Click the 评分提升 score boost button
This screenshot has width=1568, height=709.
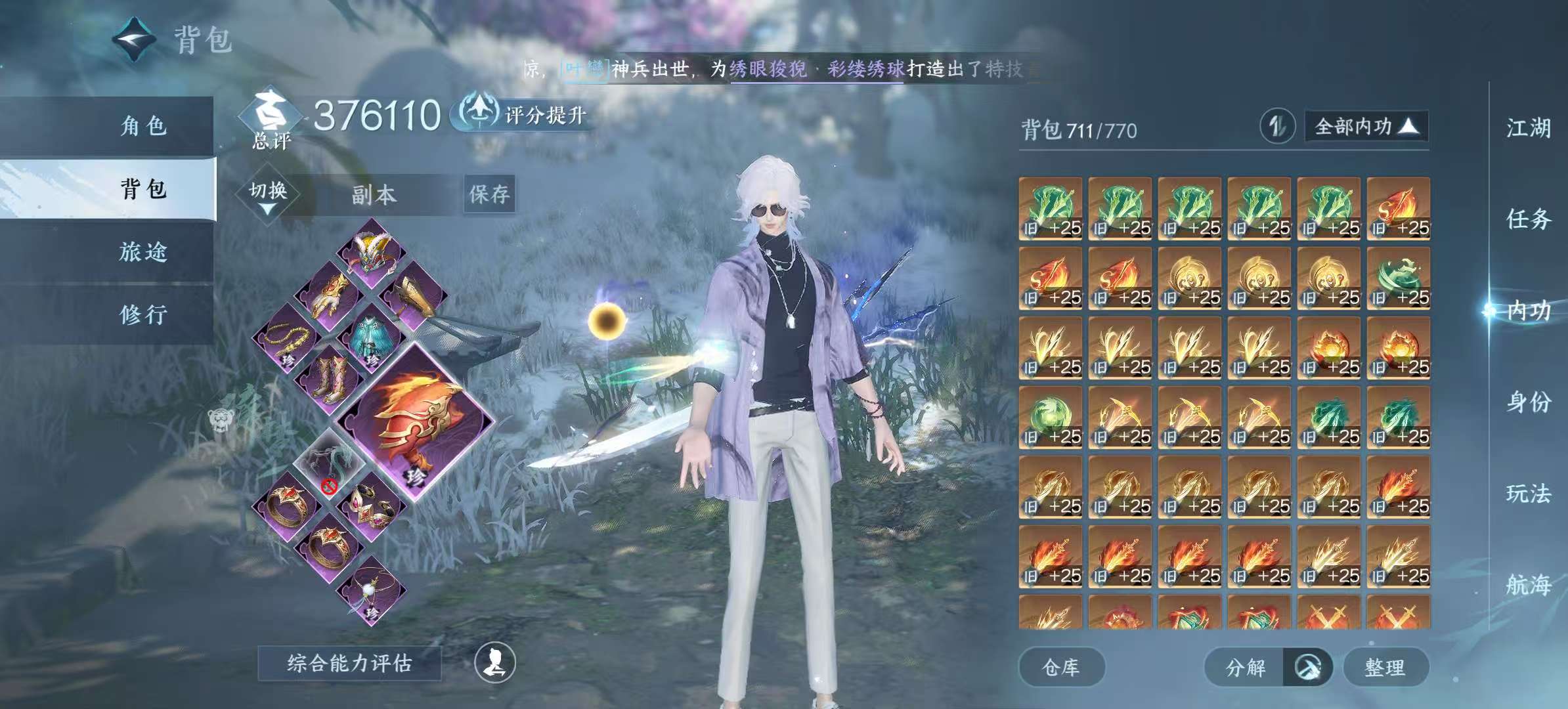pos(523,114)
